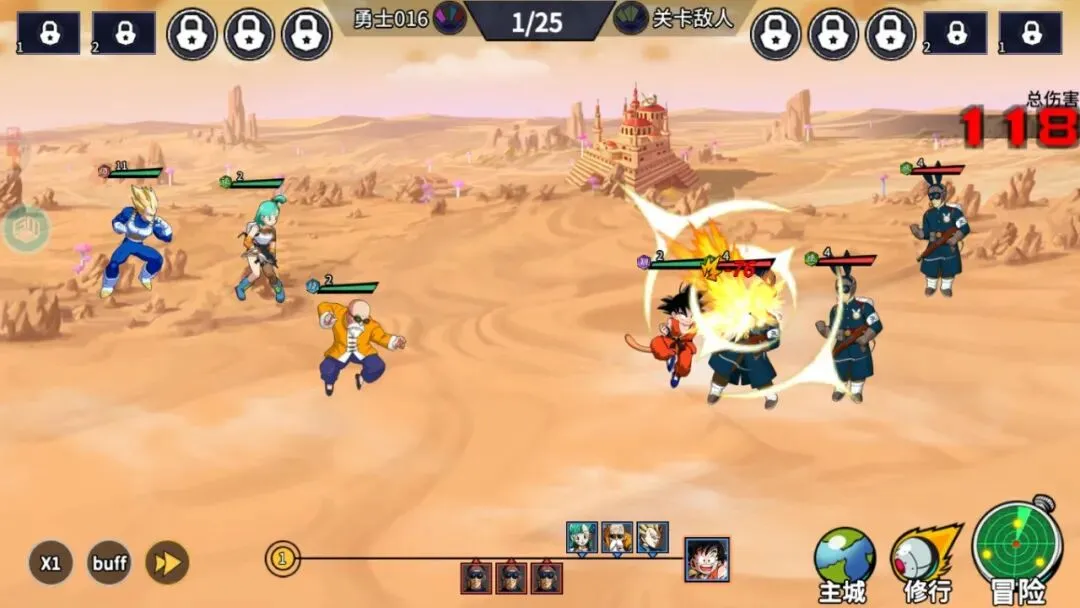Select Vegeta's portrait in the turn order
This screenshot has height=608, width=1080.
(x=652, y=538)
